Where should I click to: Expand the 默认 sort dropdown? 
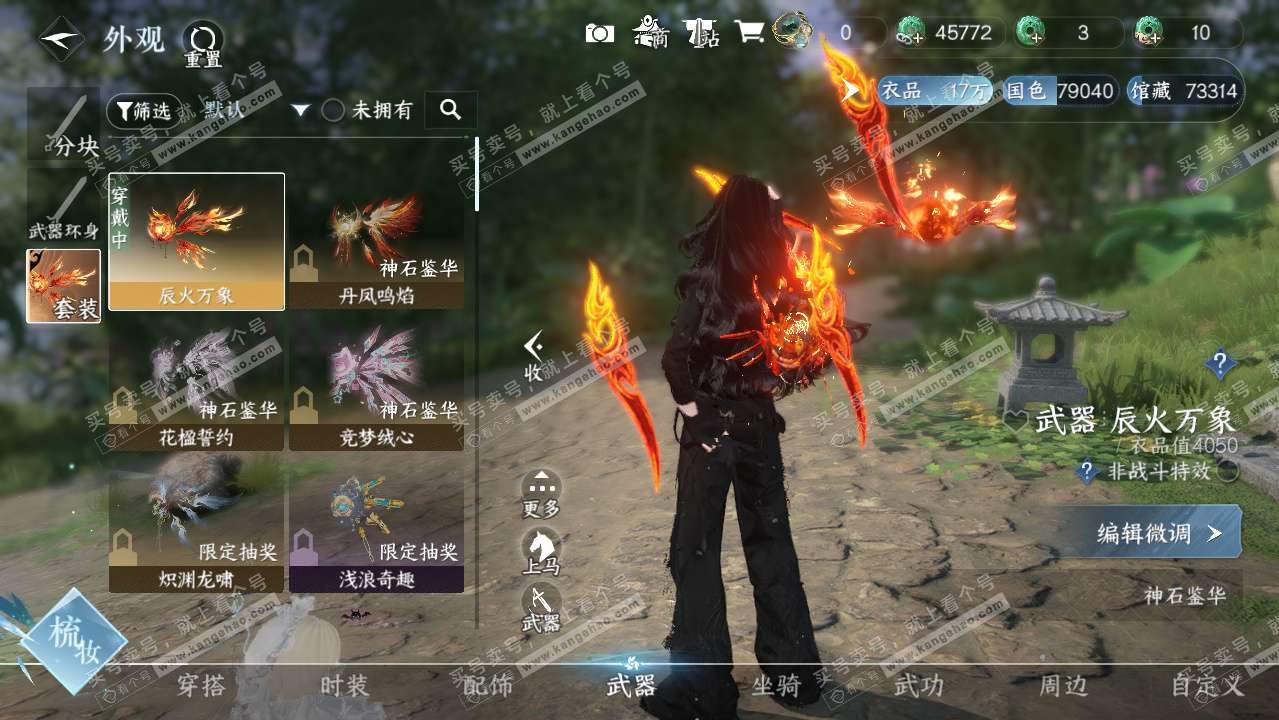[x=300, y=111]
